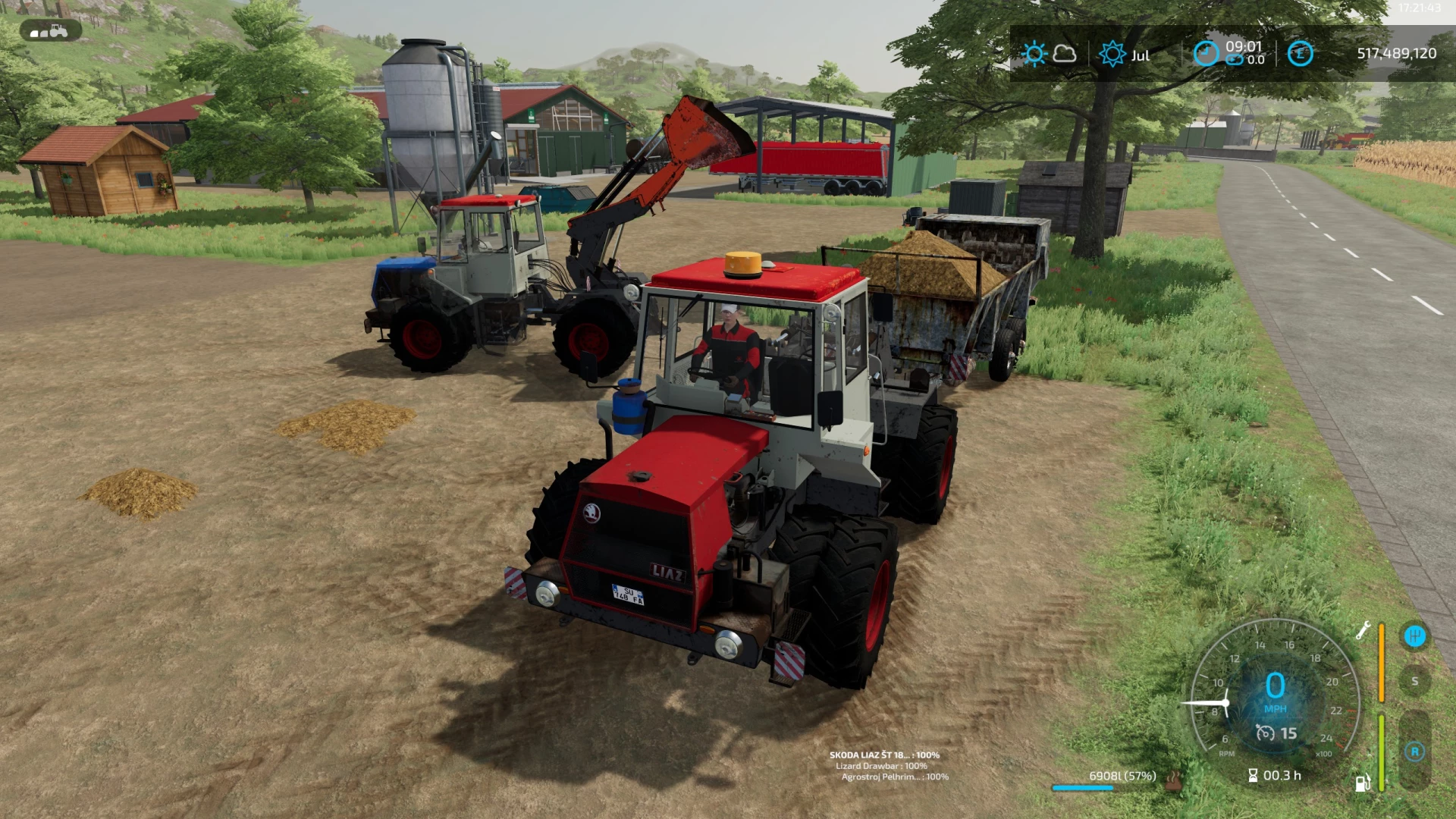Image resolution: width=1456 pixels, height=819 pixels.
Task: Open the July season sun icon
Action: 1112,54
